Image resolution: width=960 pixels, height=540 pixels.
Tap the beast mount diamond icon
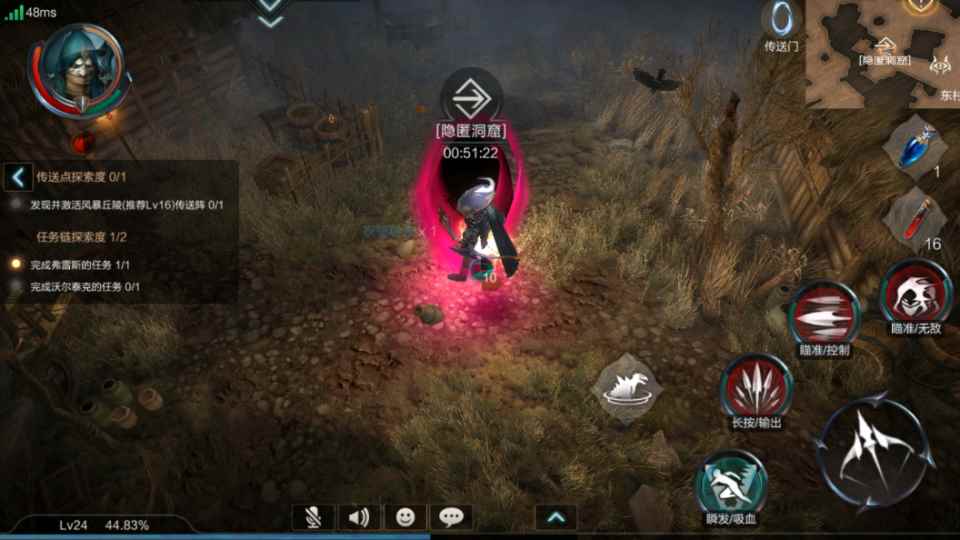[627, 387]
